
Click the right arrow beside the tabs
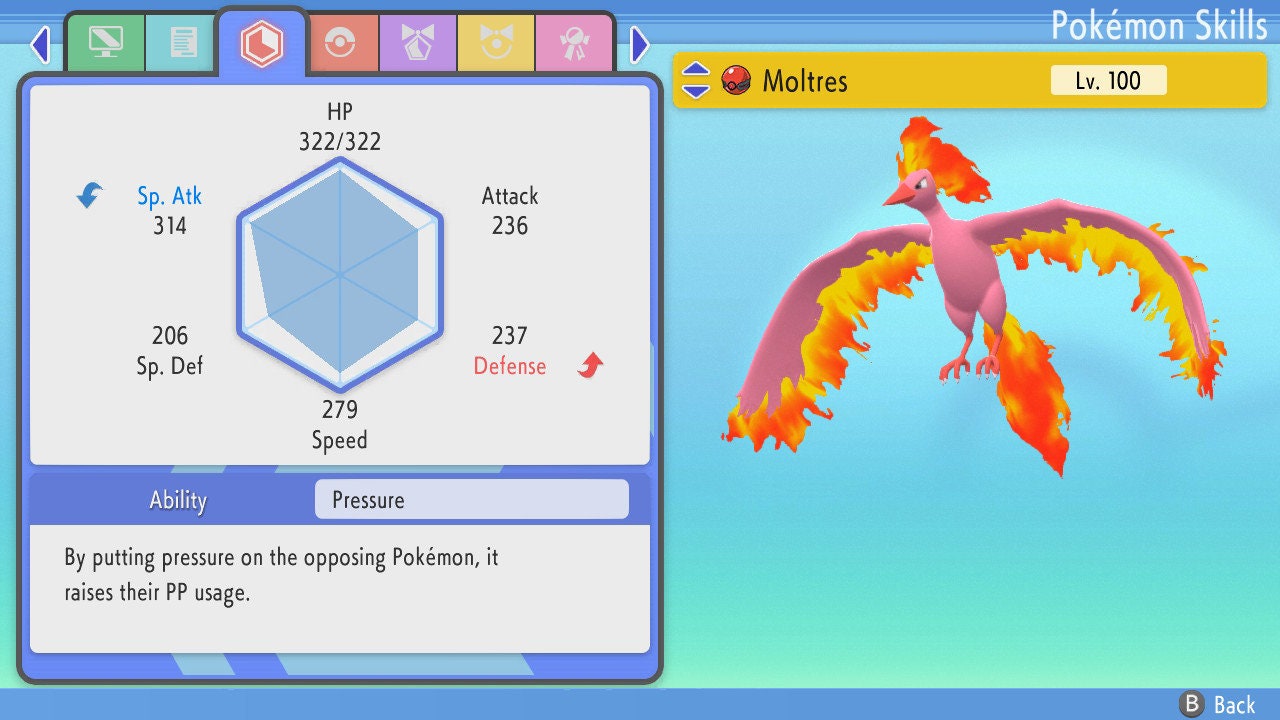pyautogui.click(x=640, y=44)
